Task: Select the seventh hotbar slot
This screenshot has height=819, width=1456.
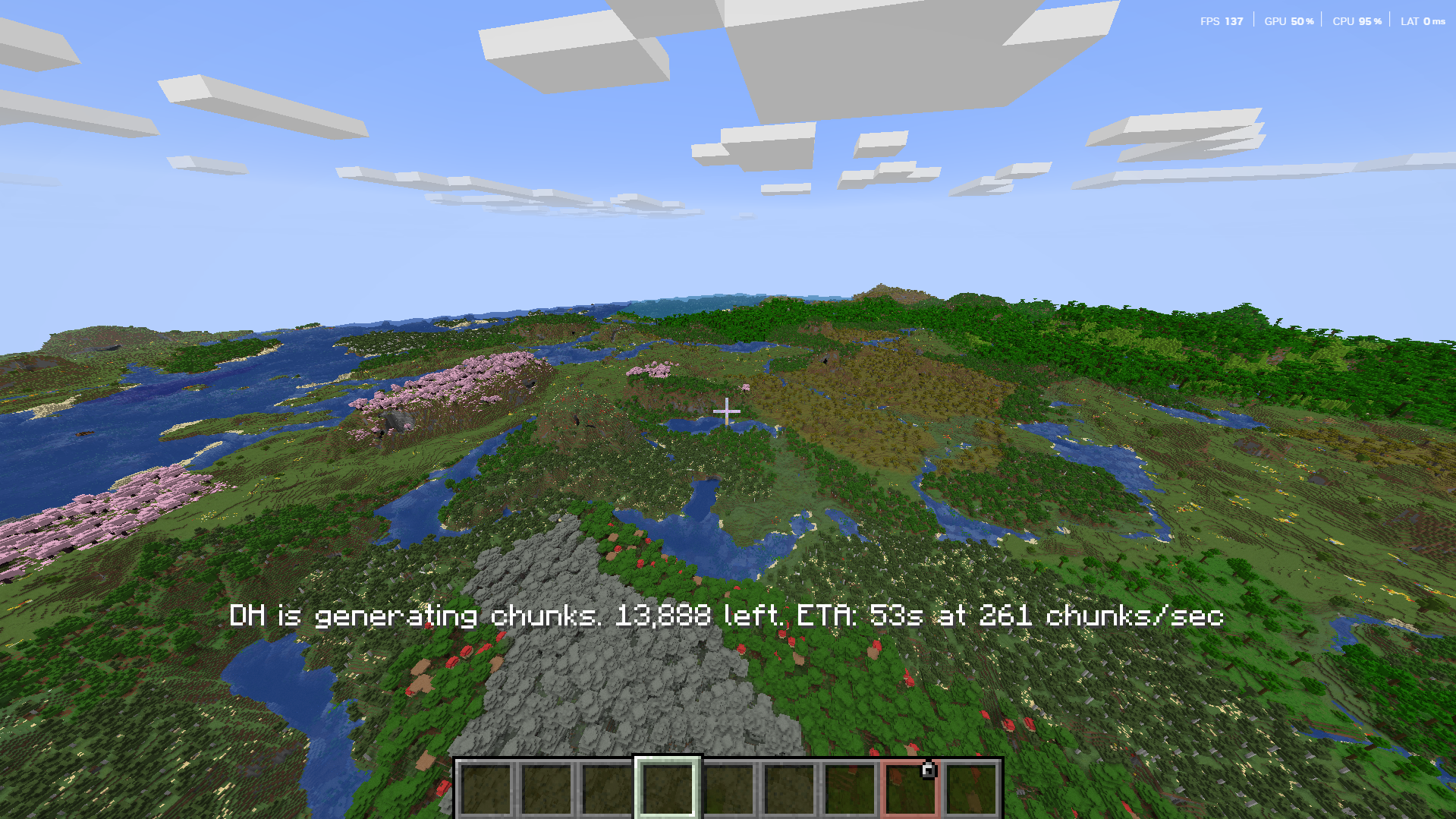Action: (849, 786)
